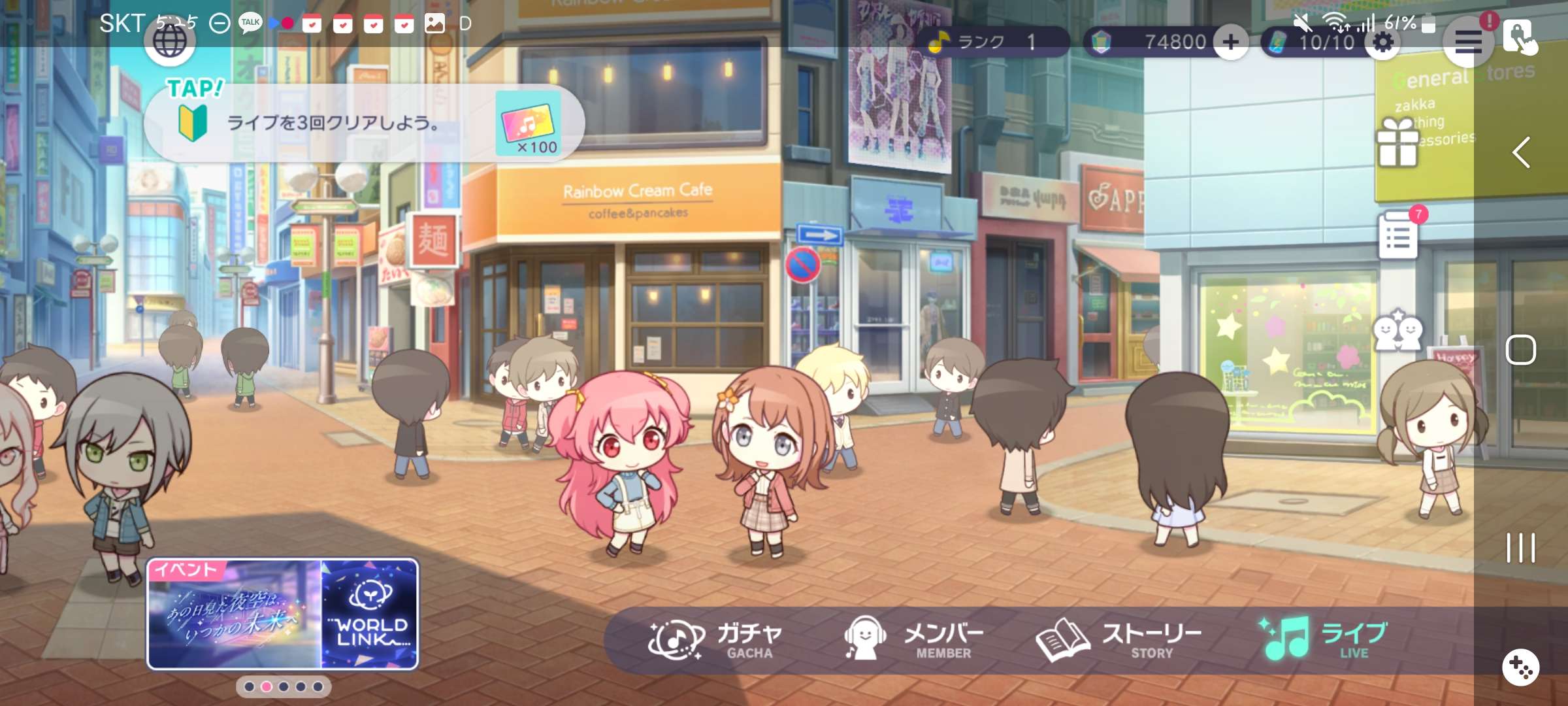Viewport: 1568px width, 706px height.
Task: Tap the Android home button
Action: (1521, 350)
